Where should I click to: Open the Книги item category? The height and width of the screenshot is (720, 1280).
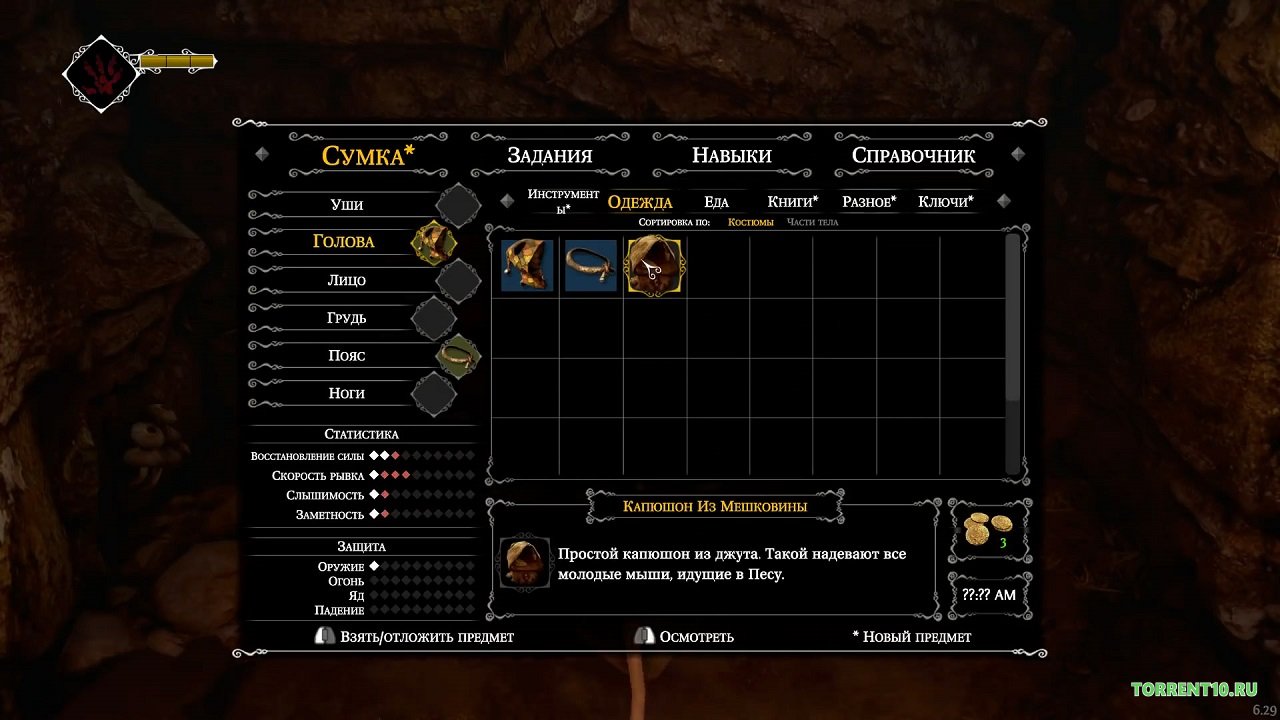pyautogui.click(x=792, y=202)
